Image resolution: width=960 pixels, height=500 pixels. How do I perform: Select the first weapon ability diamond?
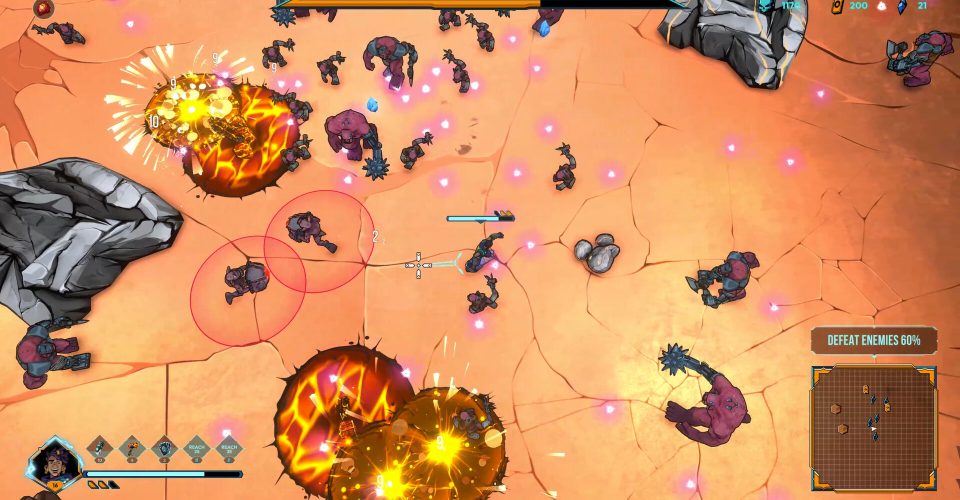click(x=101, y=448)
